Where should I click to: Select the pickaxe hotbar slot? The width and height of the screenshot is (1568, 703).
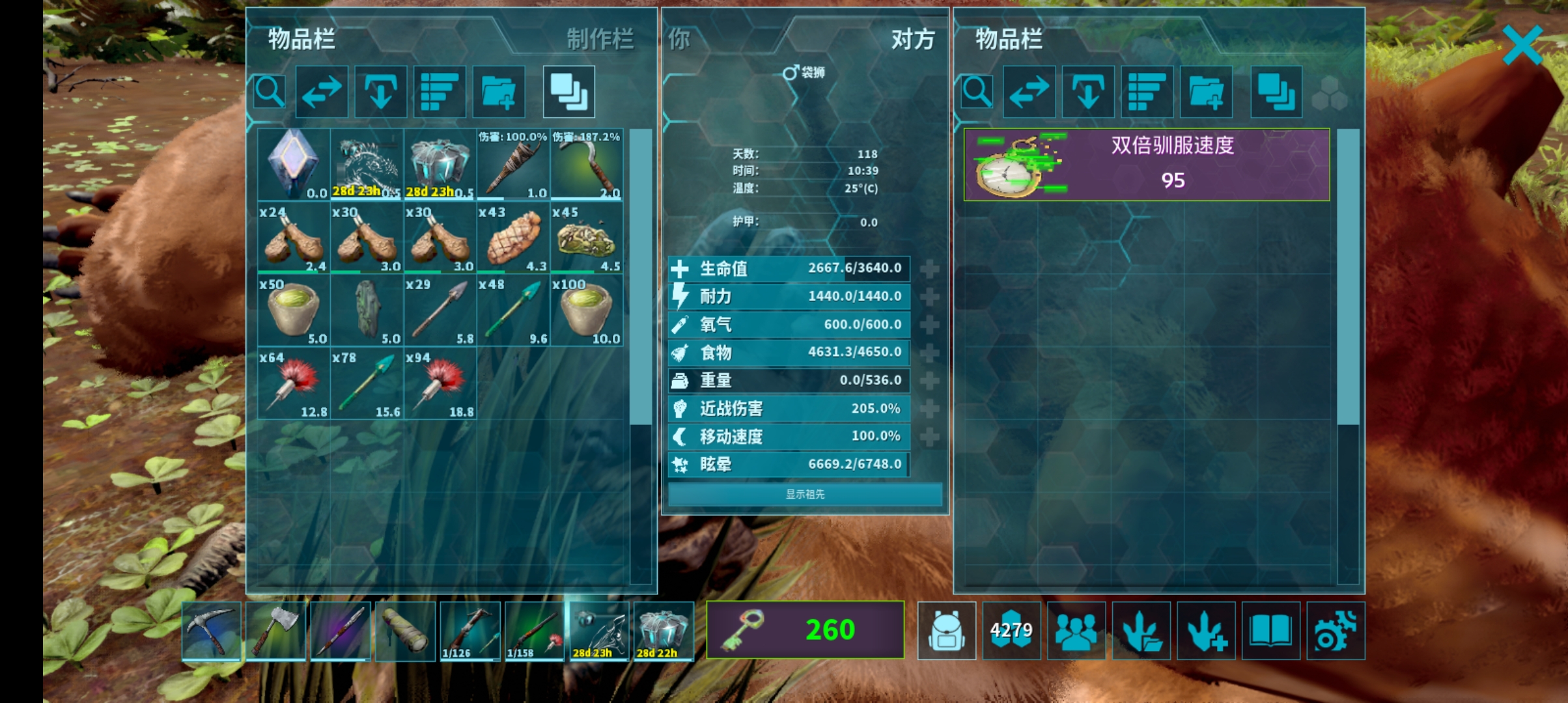click(212, 630)
